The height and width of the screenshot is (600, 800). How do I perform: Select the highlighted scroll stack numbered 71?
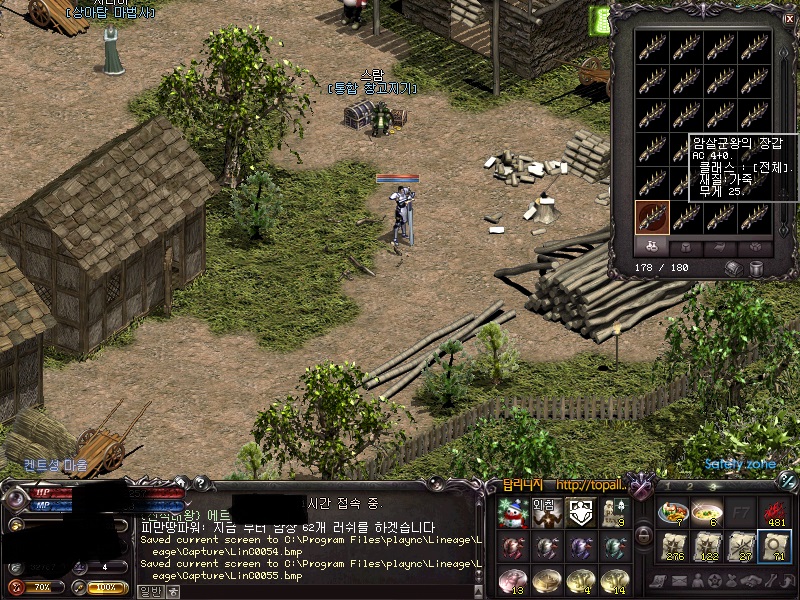click(x=775, y=547)
